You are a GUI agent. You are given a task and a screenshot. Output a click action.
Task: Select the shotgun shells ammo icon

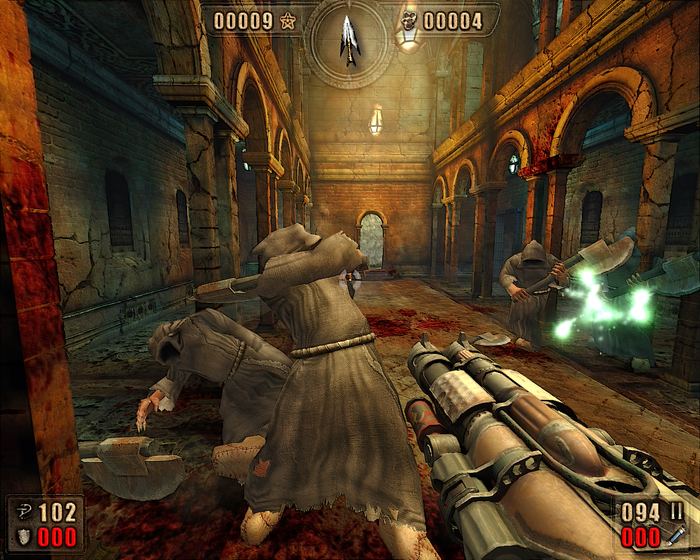click(x=677, y=513)
